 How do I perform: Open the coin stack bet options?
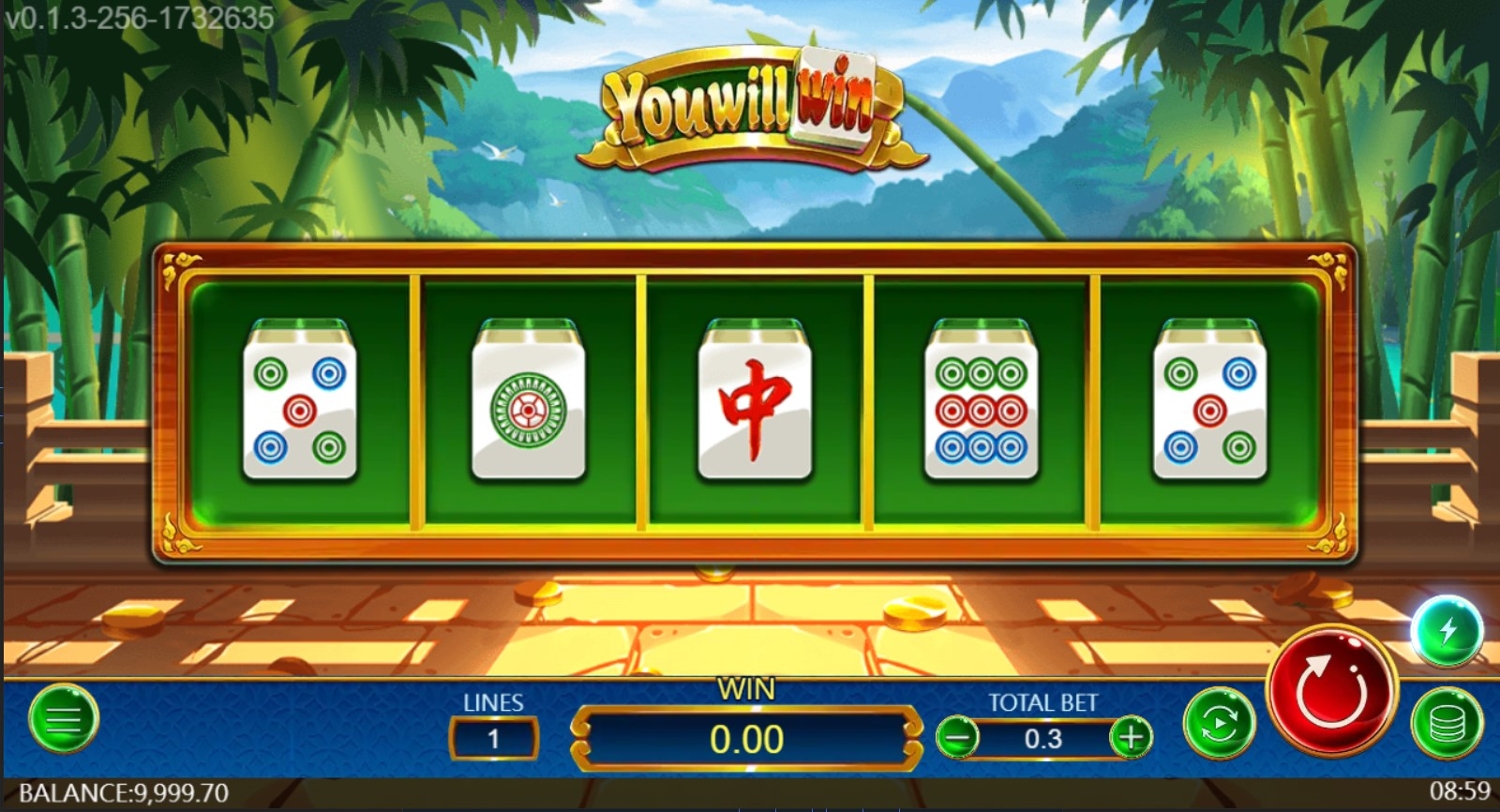coord(1446,723)
